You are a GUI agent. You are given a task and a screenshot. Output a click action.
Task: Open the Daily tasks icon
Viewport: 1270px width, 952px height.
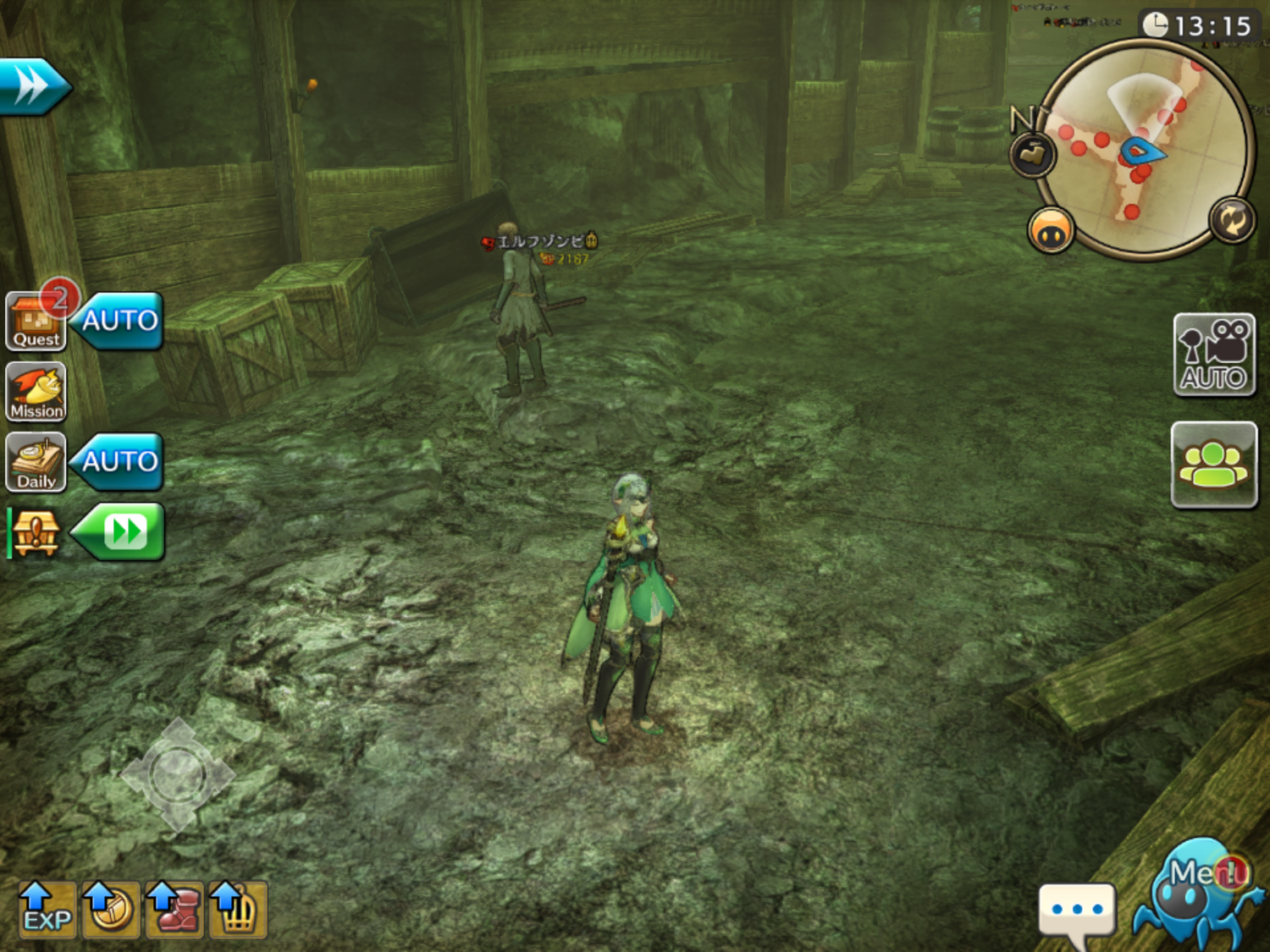(x=36, y=462)
